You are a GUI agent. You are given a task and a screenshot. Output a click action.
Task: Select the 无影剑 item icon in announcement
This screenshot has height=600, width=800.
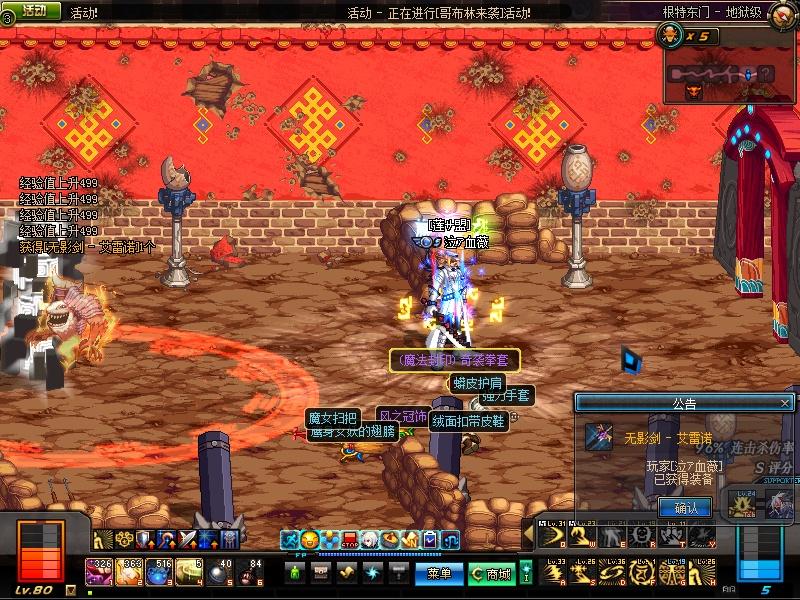tap(600, 437)
